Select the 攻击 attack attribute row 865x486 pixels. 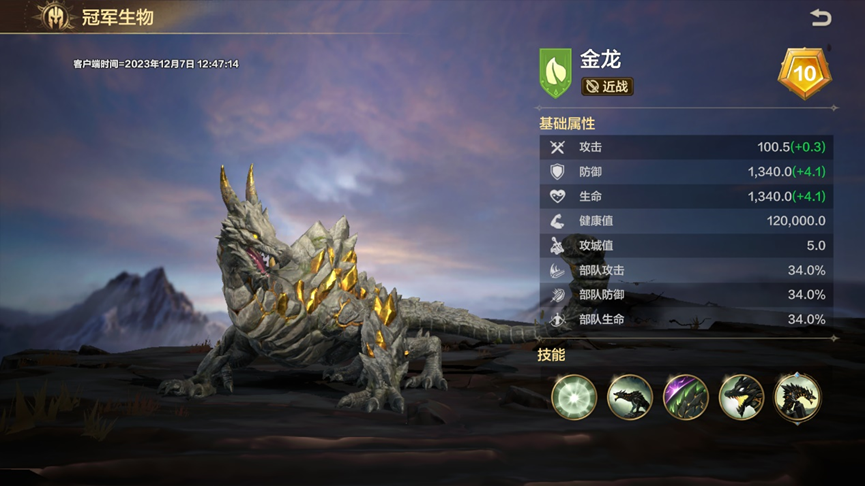(x=686, y=147)
